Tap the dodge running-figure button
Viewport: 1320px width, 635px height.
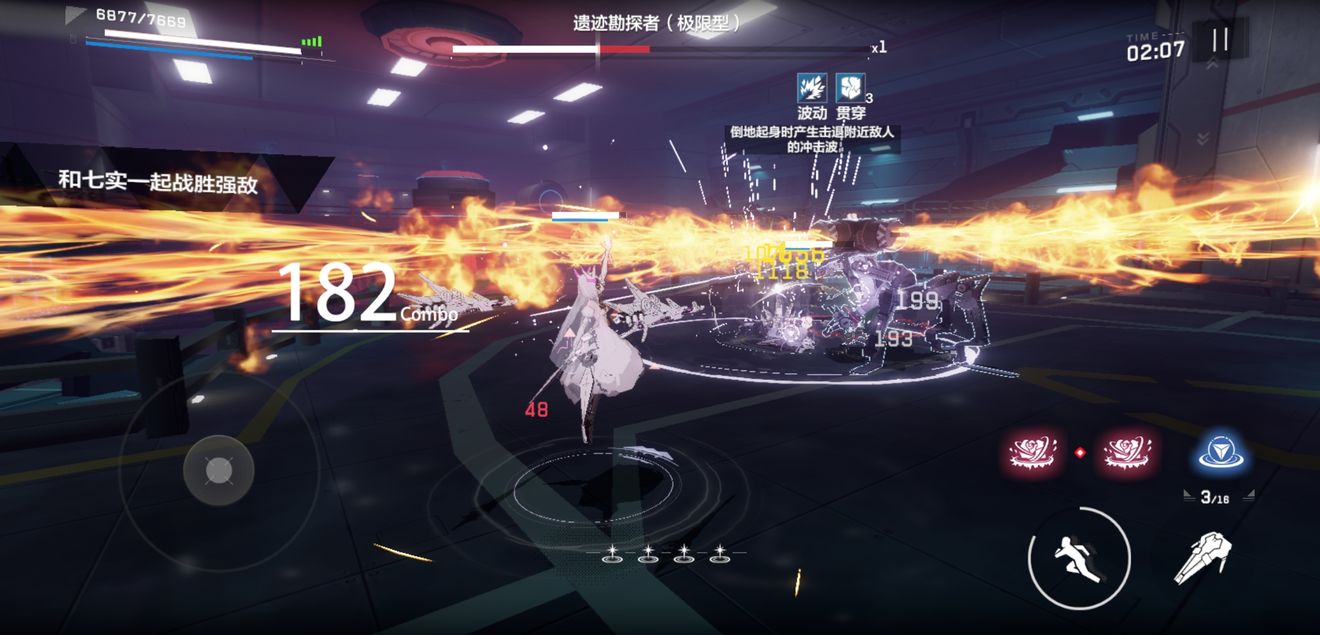click(1079, 558)
